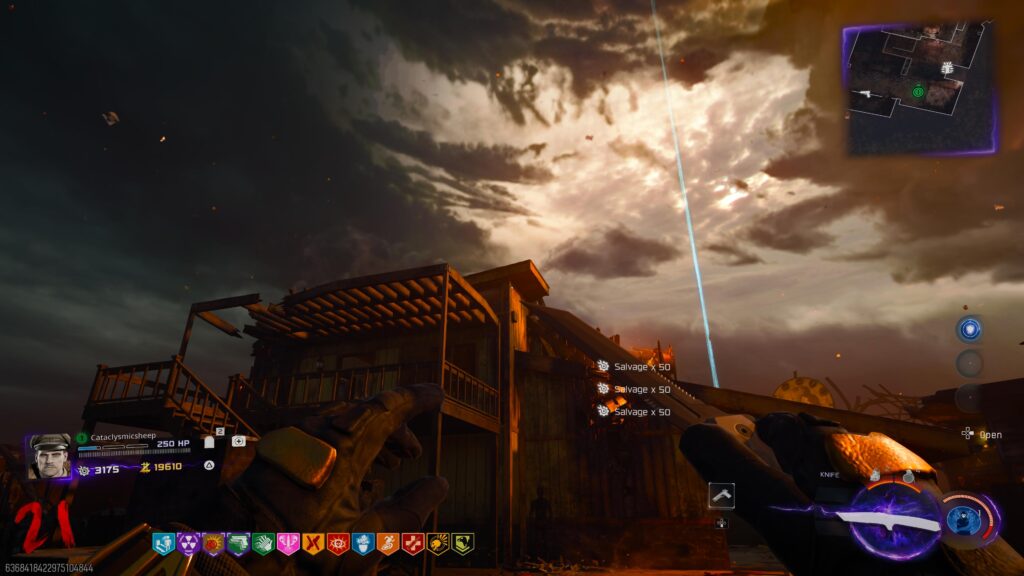Click the pistol perk icon
Image resolution: width=1024 pixels, height=576 pixels.
click(237, 544)
